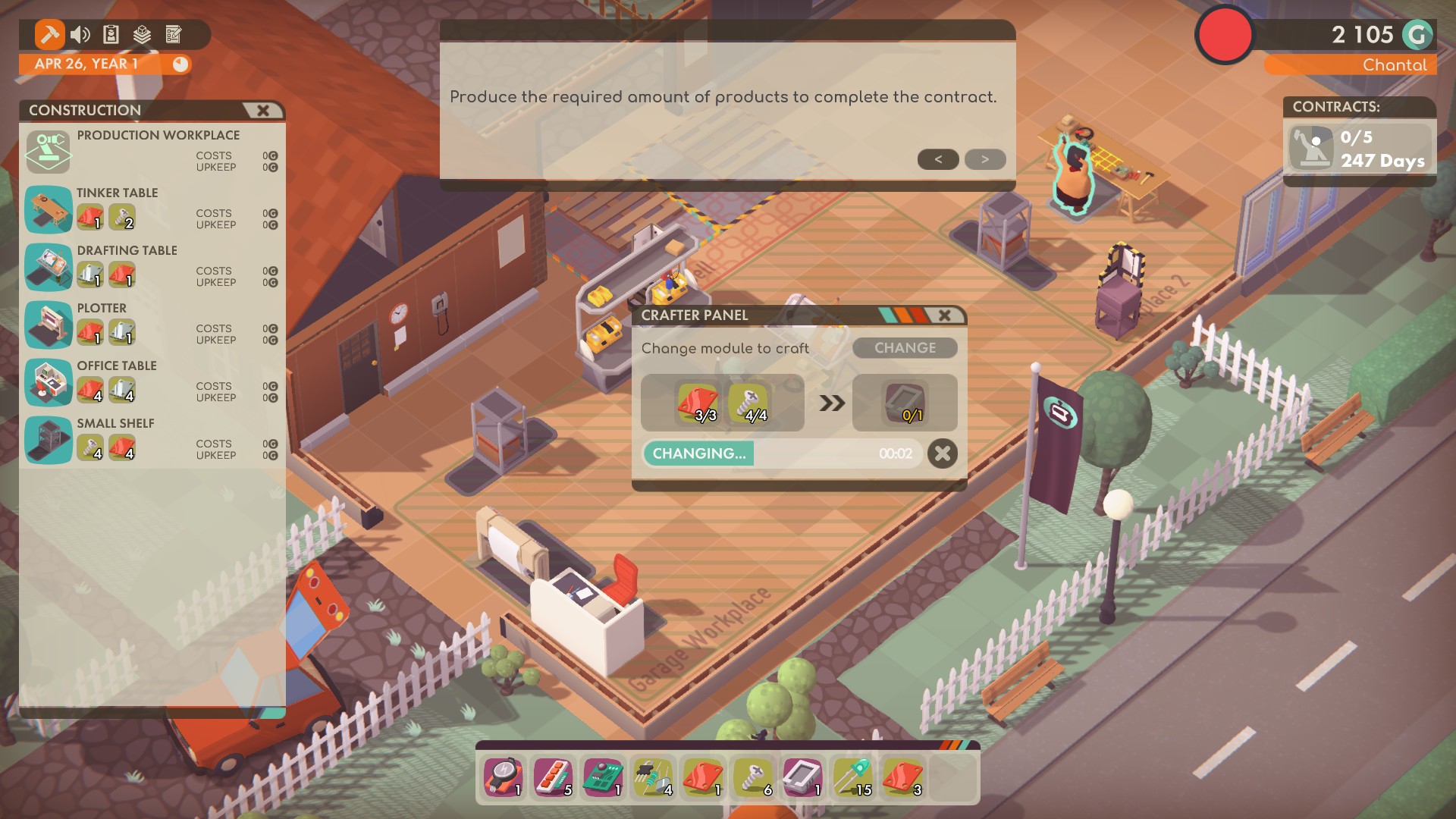Open the staff clipboard panel
Viewport: 1456px width, 819px height.
click(x=112, y=34)
